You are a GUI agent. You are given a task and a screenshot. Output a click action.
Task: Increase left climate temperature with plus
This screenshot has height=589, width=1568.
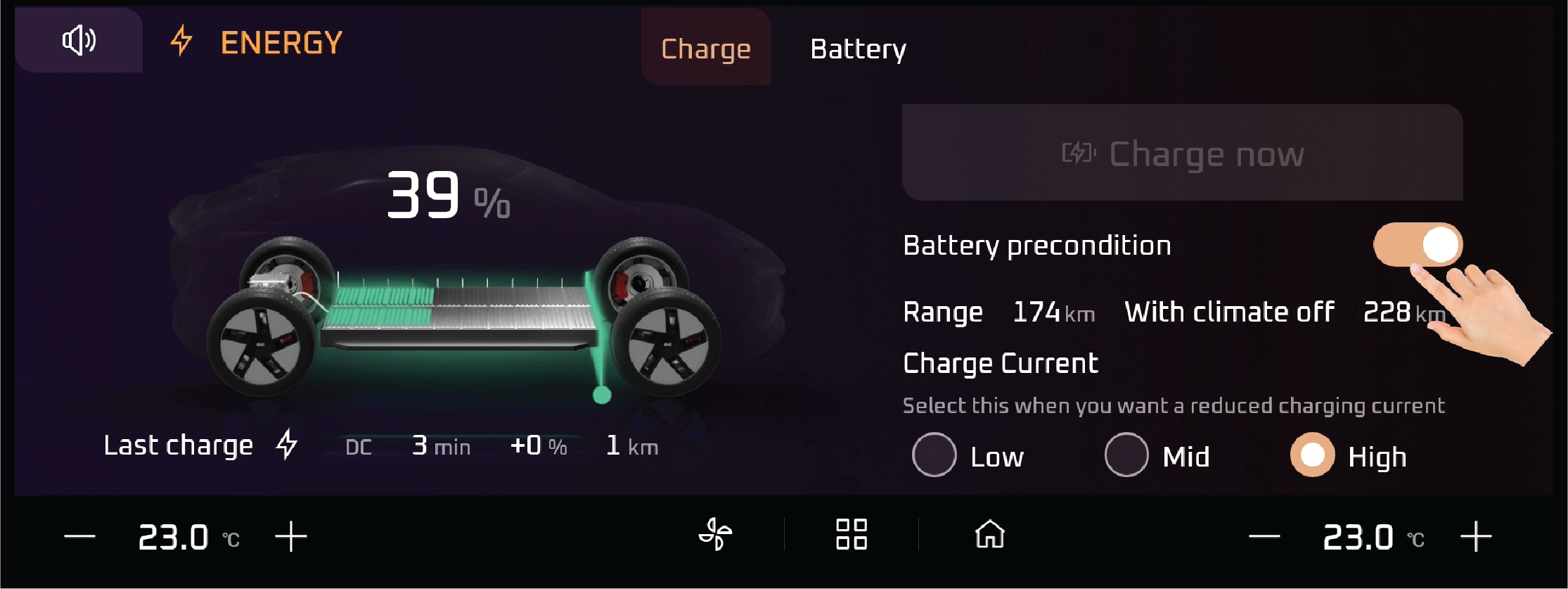tap(291, 537)
